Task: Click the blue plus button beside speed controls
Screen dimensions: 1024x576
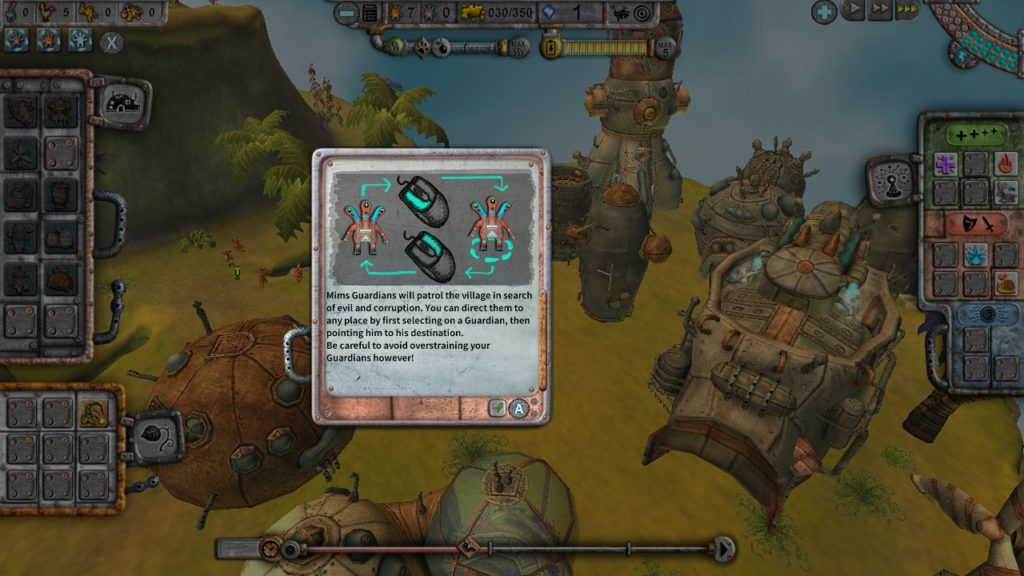Action: 824,11
